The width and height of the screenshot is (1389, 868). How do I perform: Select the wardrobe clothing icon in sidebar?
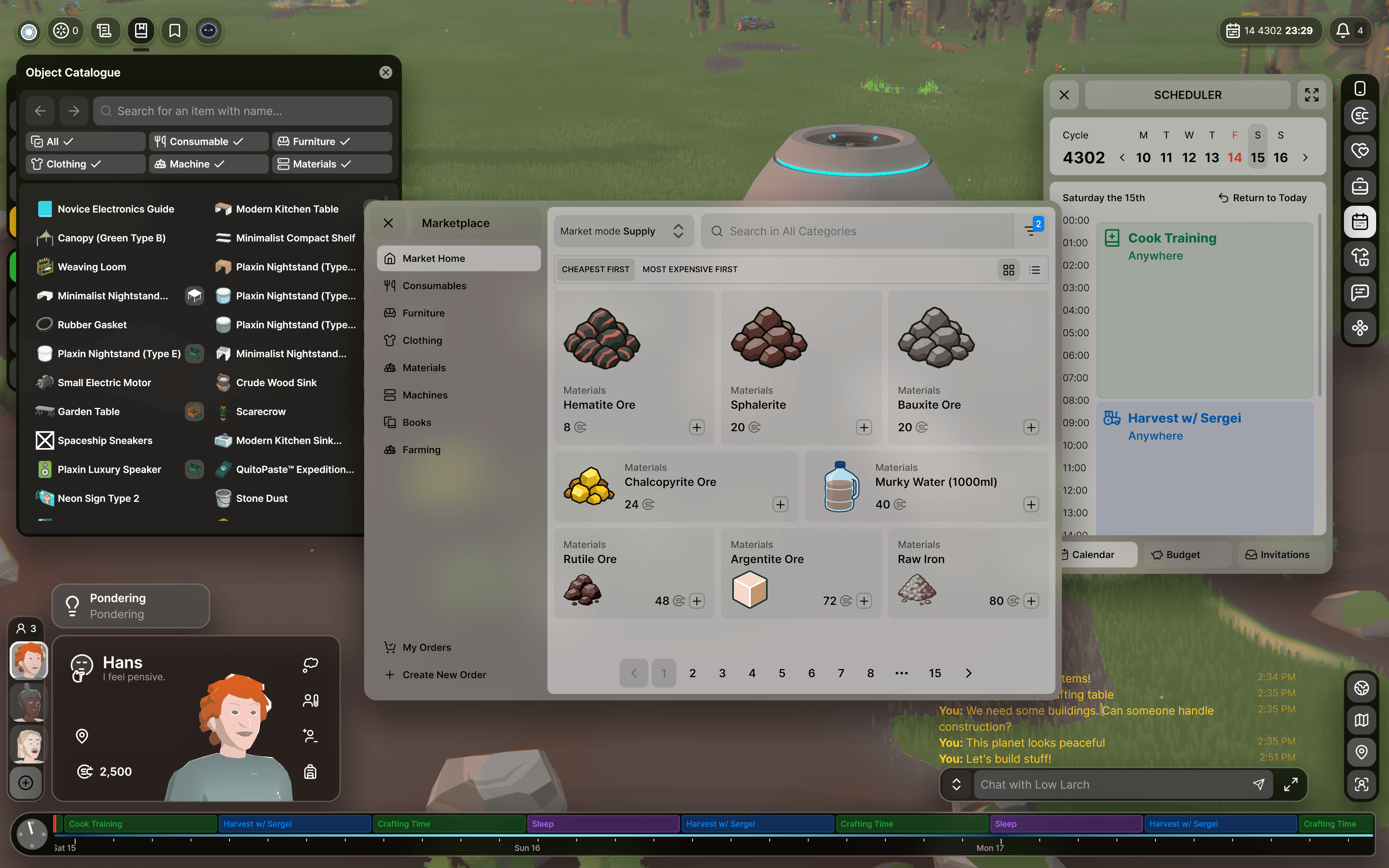(x=1360, y=257)
